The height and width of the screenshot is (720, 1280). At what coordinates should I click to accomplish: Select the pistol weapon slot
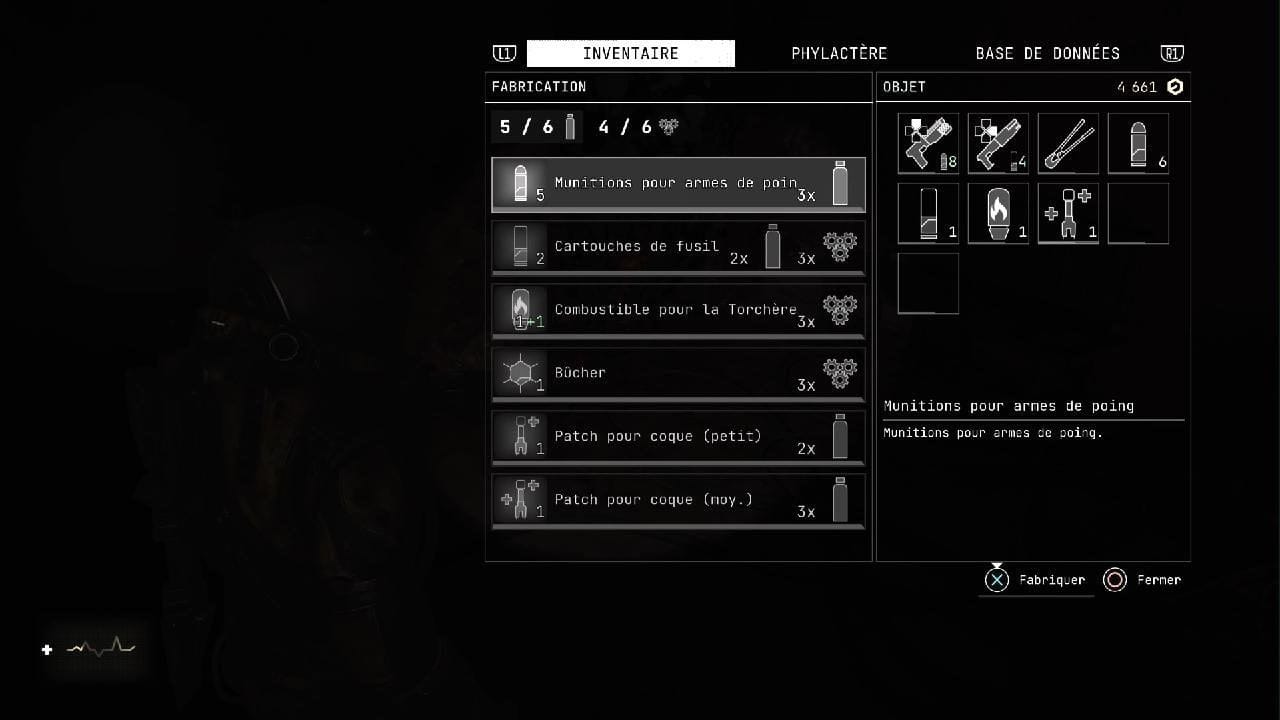pos(928,143)
